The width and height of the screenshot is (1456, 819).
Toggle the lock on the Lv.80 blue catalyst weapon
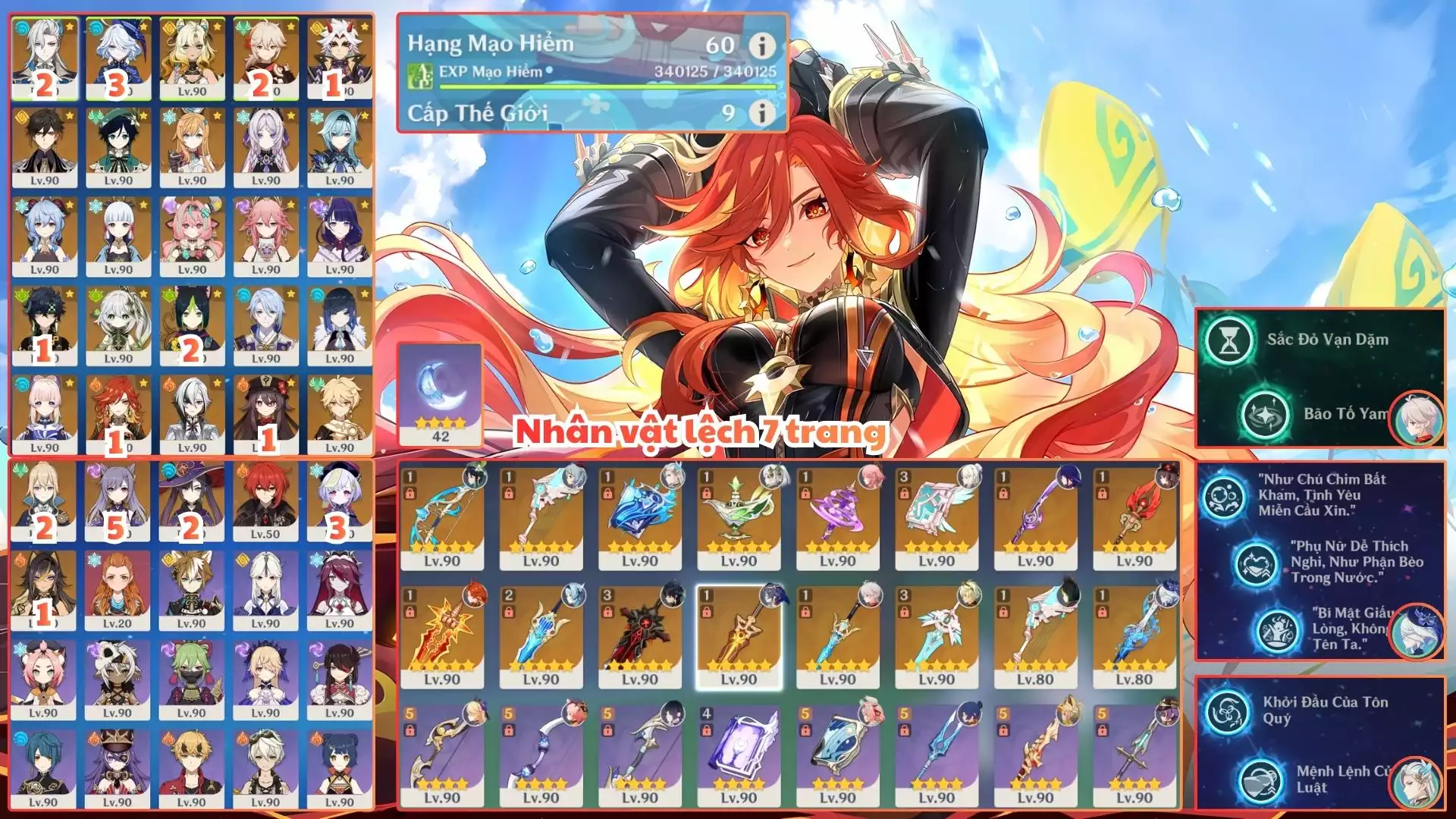pos(1102,613)
